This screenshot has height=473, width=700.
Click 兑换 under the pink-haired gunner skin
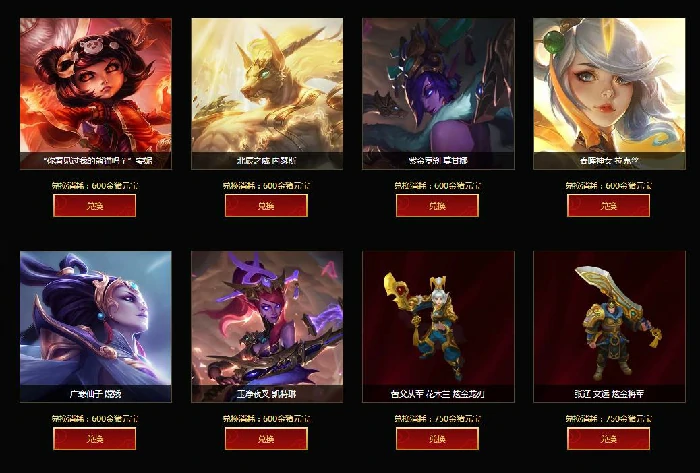(x=265, y=439)
